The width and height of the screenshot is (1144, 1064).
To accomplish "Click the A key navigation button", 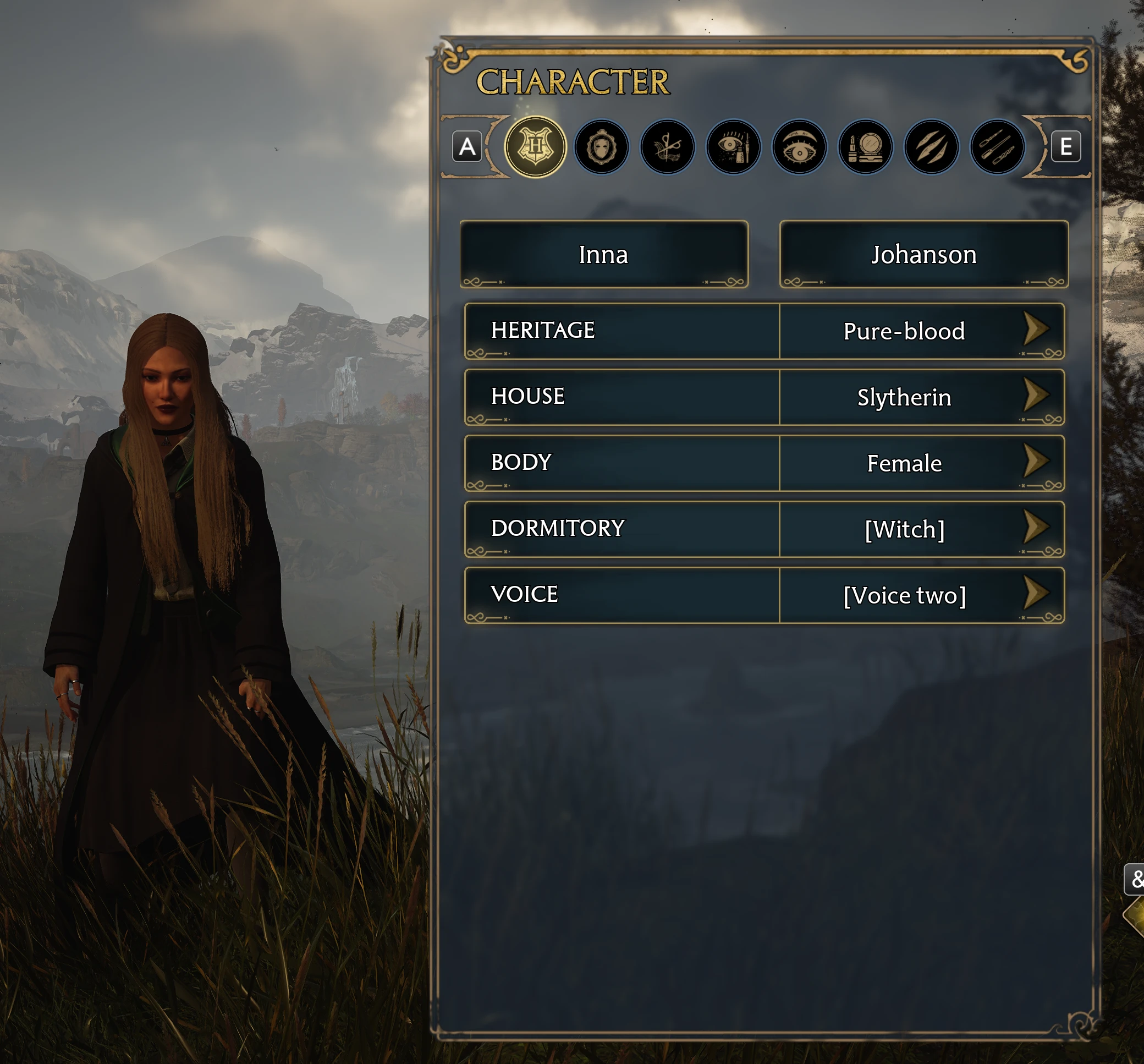I will coord(467,147).
